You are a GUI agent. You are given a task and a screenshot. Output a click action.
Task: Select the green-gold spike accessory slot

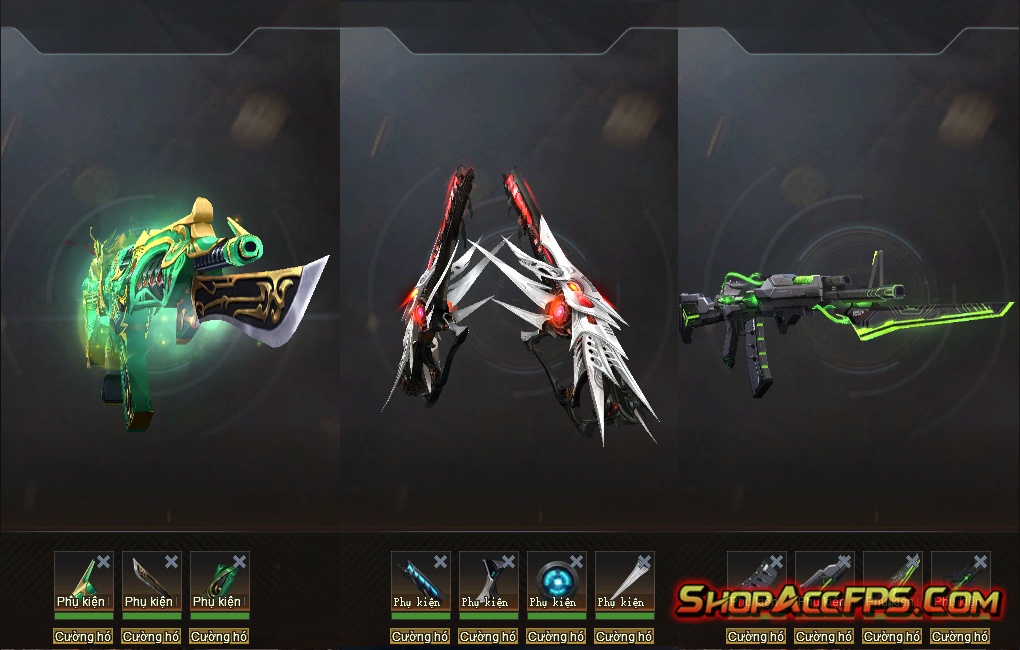tap(83, 580)
